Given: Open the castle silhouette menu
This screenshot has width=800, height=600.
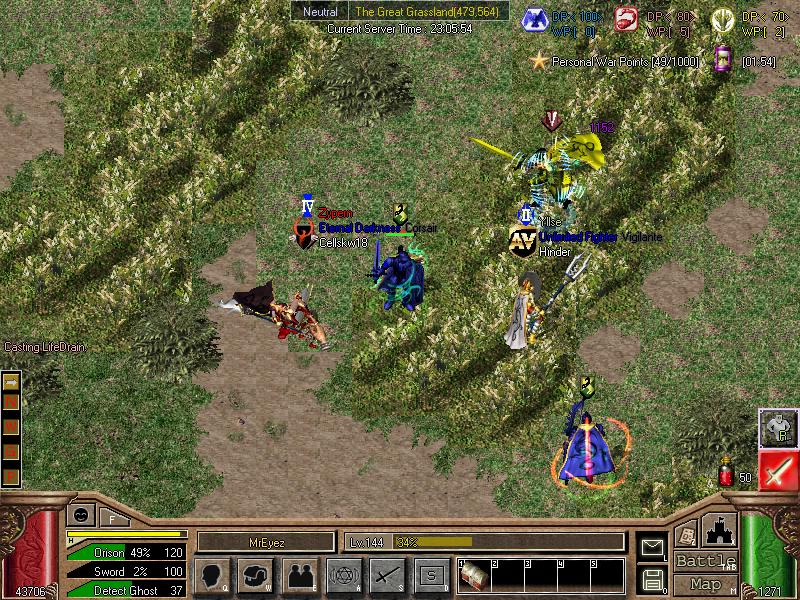Looking at the screenshot, I should (x=721, y=529).
